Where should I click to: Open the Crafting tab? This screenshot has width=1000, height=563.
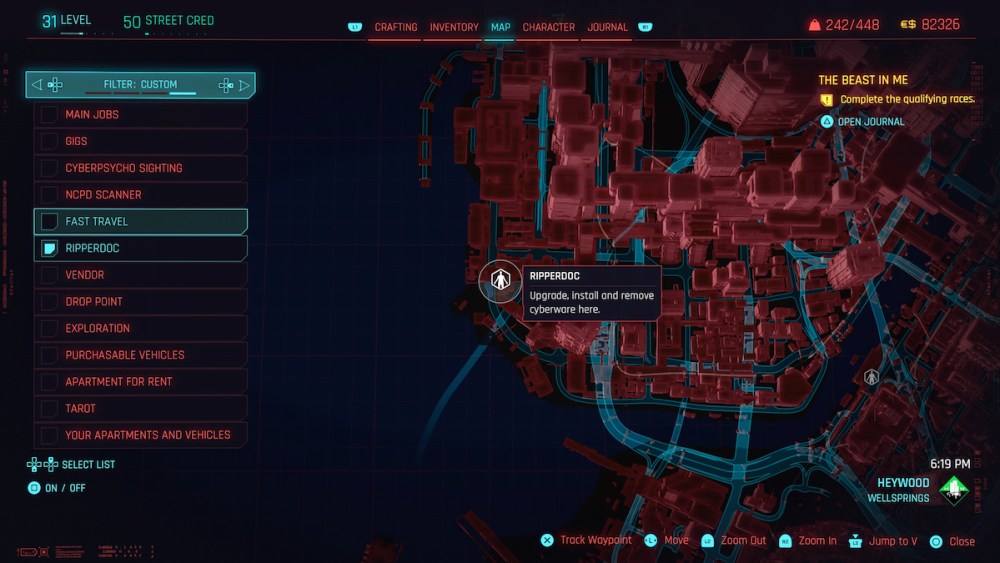(x=396, y=27)
